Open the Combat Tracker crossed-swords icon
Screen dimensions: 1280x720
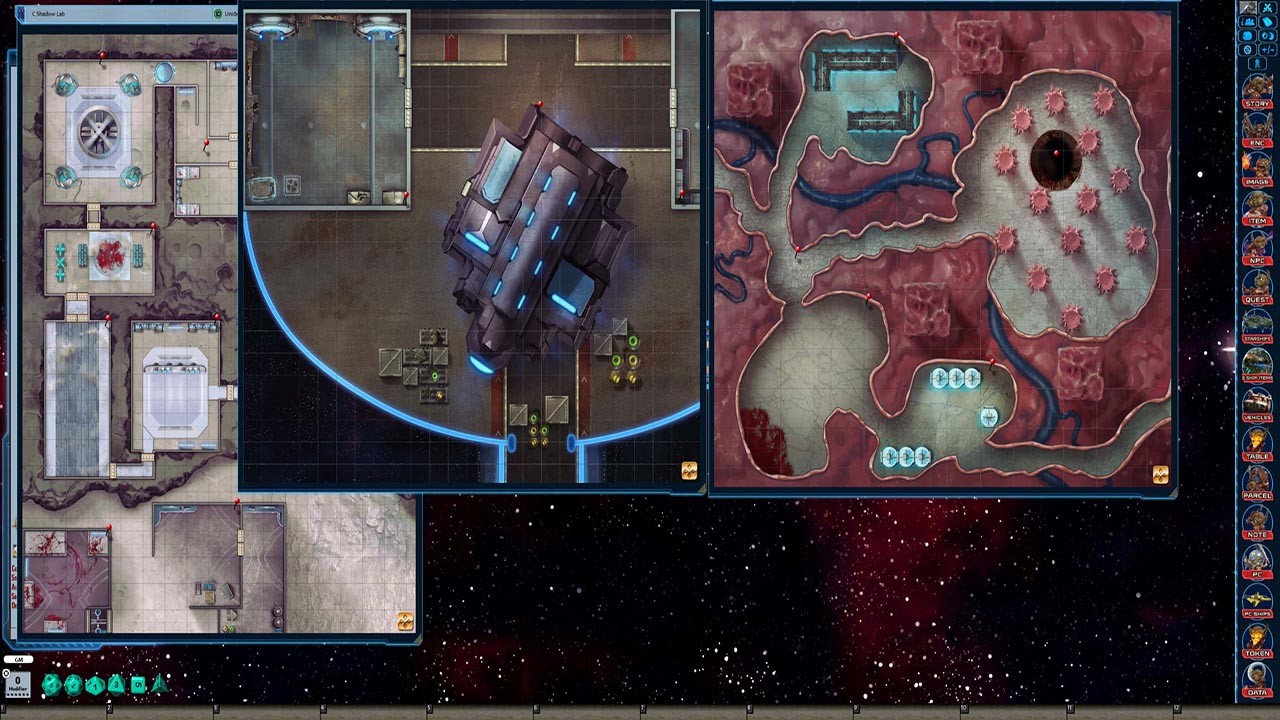[x=1266, y=9]
